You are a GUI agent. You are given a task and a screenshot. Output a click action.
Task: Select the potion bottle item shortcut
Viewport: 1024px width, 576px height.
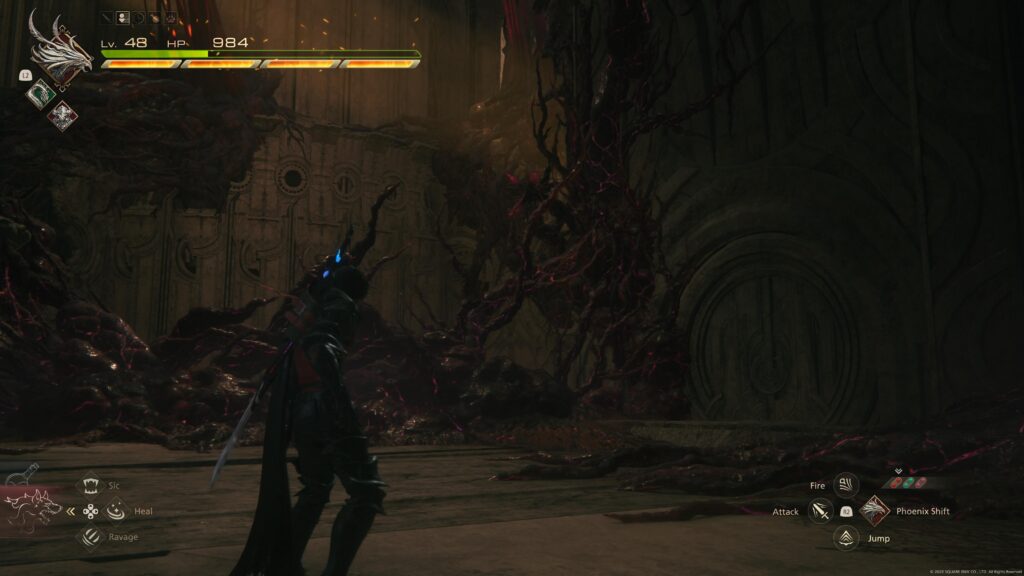(24, 475)
